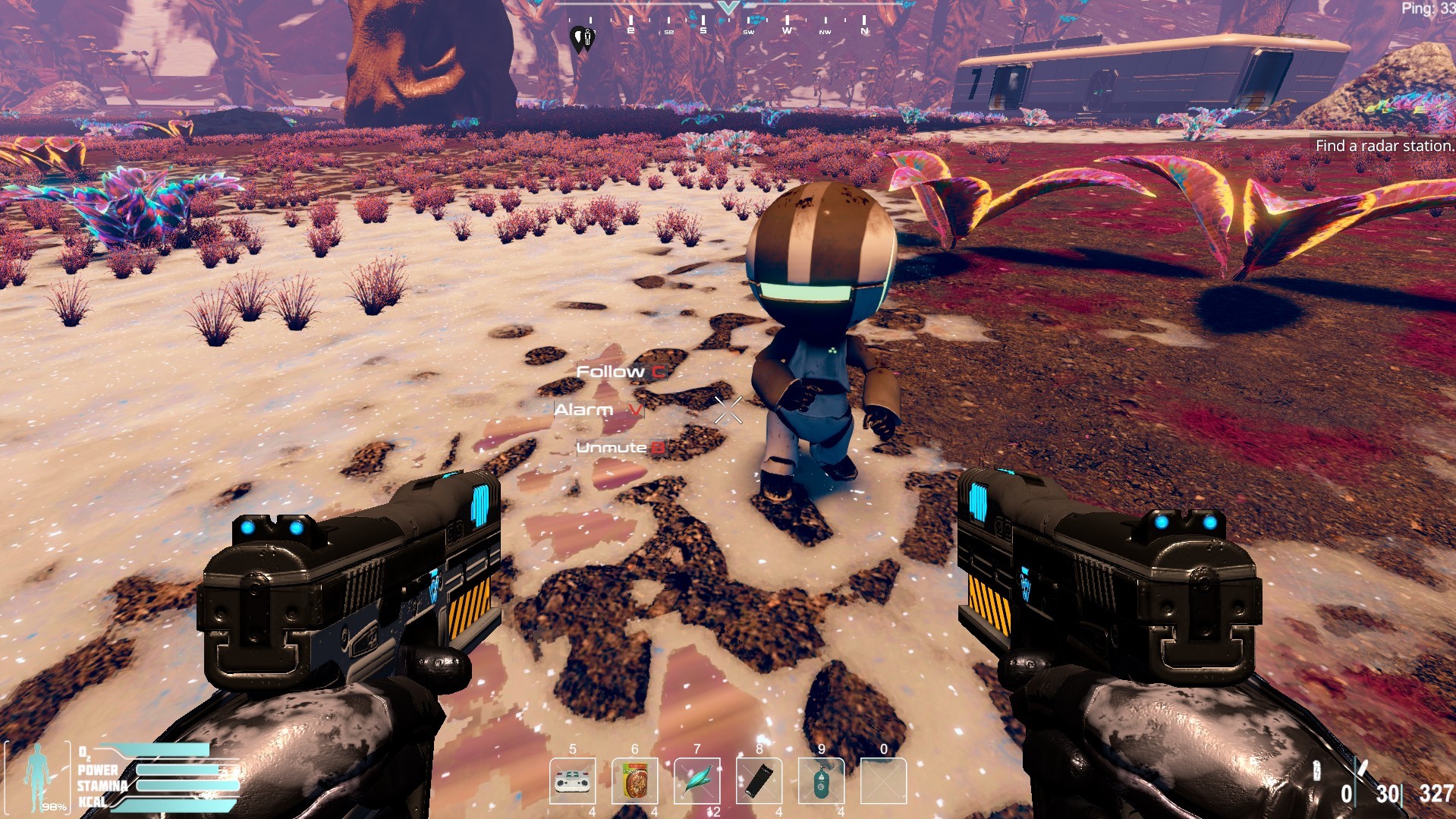Image resolution: width=1456 pixels, height=819 pixels.
Task: Pick the black battery item in slot 8
Action: point(759,781)
